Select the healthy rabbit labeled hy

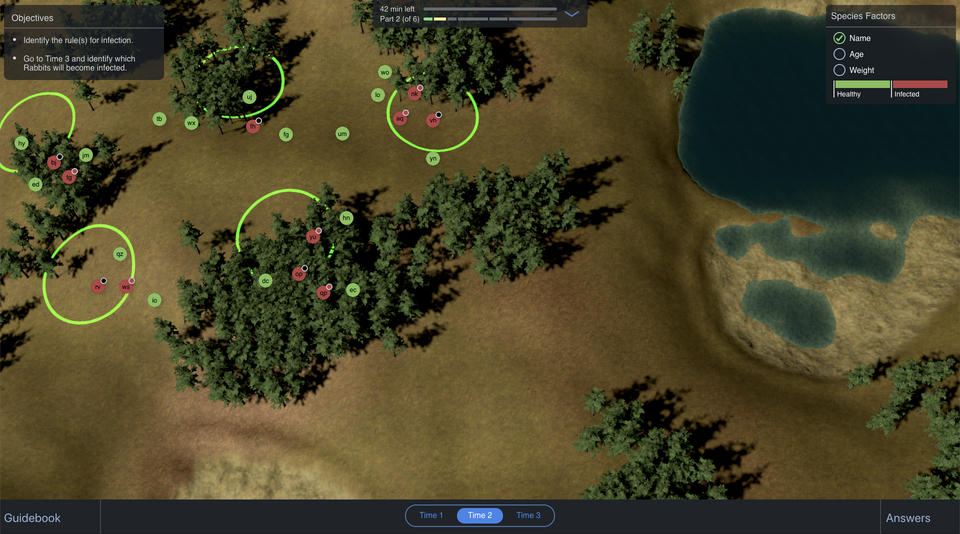[x=21, y=143]
